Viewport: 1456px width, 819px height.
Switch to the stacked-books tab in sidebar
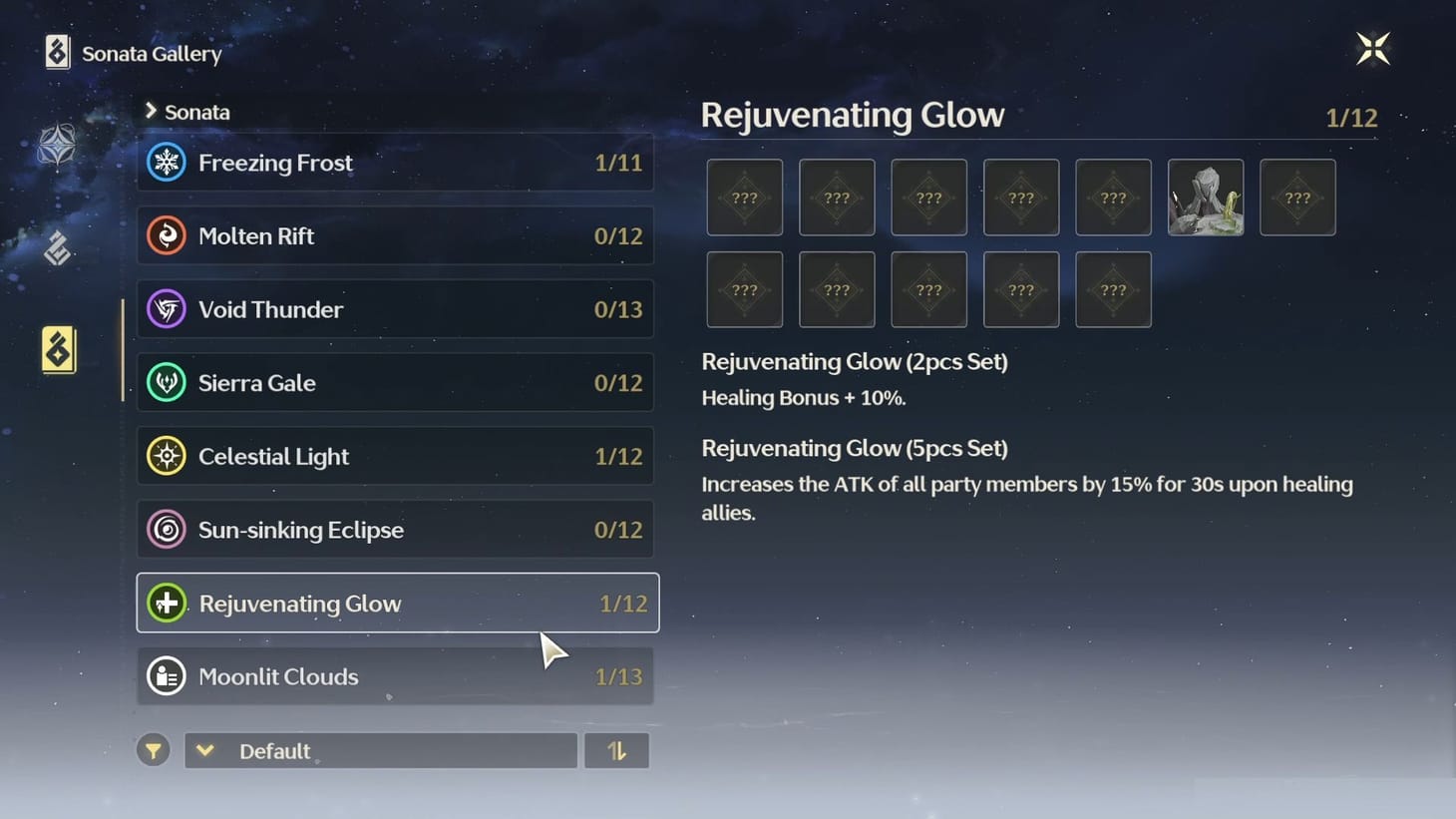pos(57,249)
